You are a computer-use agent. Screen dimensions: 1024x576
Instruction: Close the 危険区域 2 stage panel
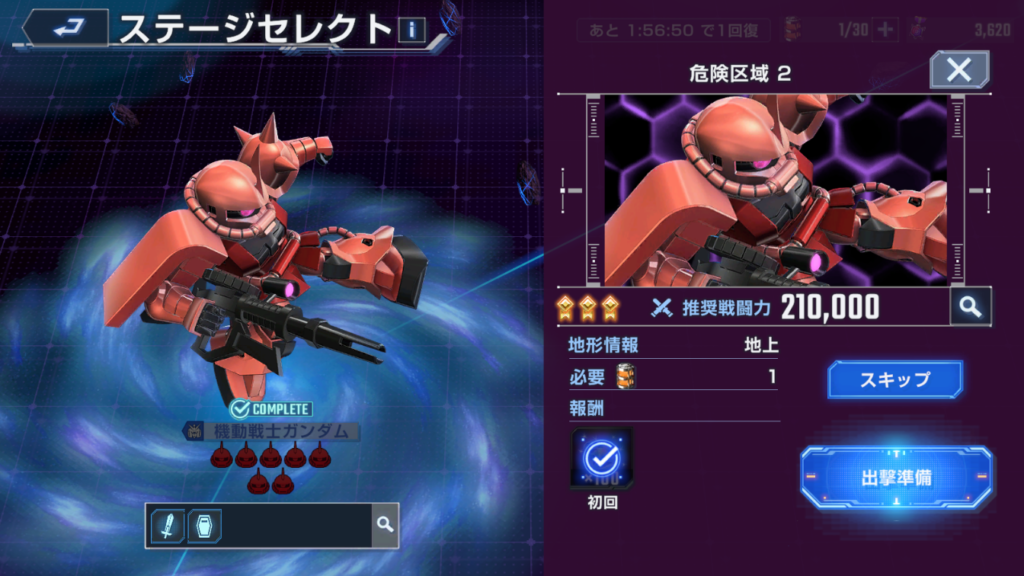959,70
